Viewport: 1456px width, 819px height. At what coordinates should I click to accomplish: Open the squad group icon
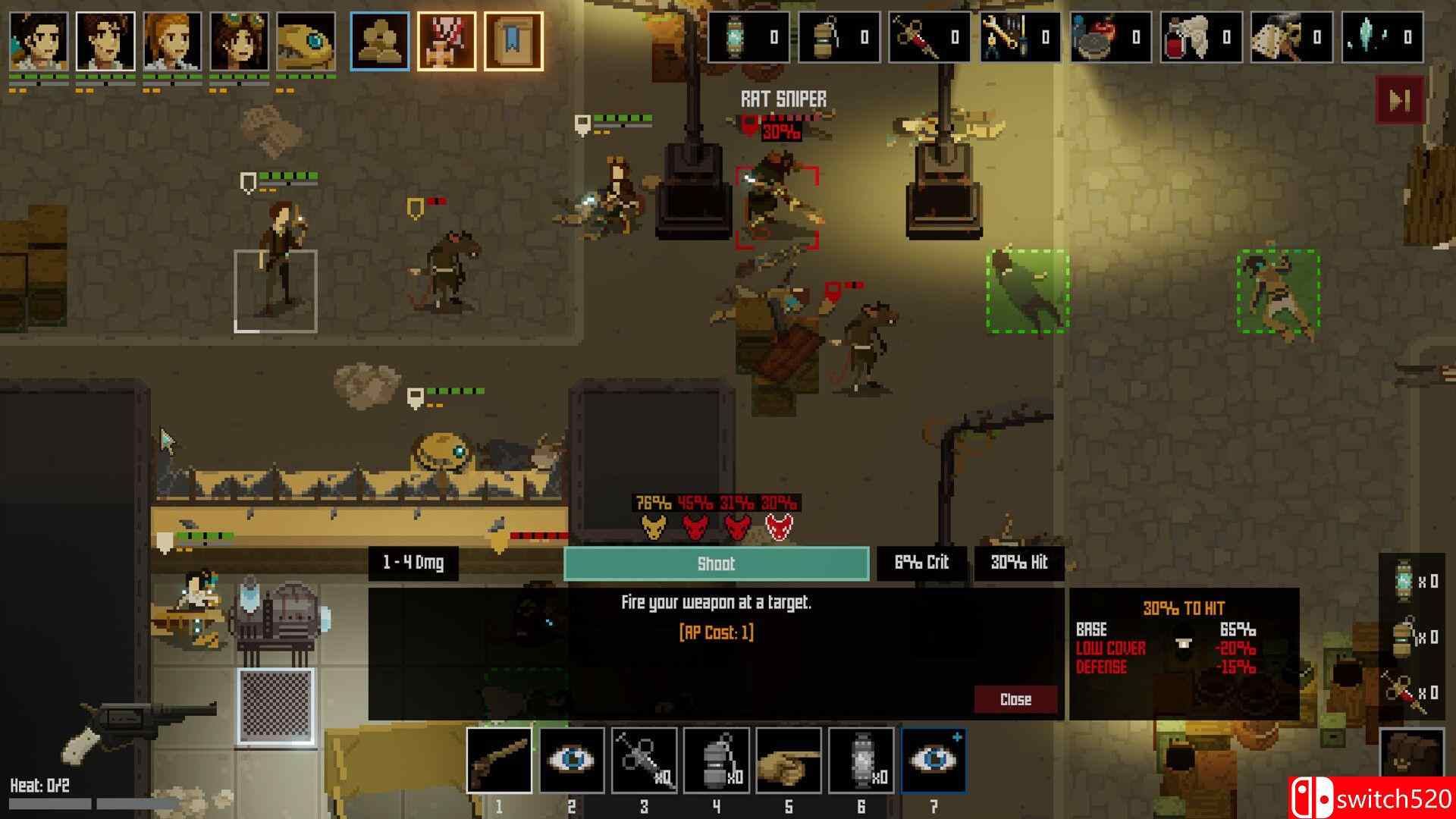pos(380,42)
